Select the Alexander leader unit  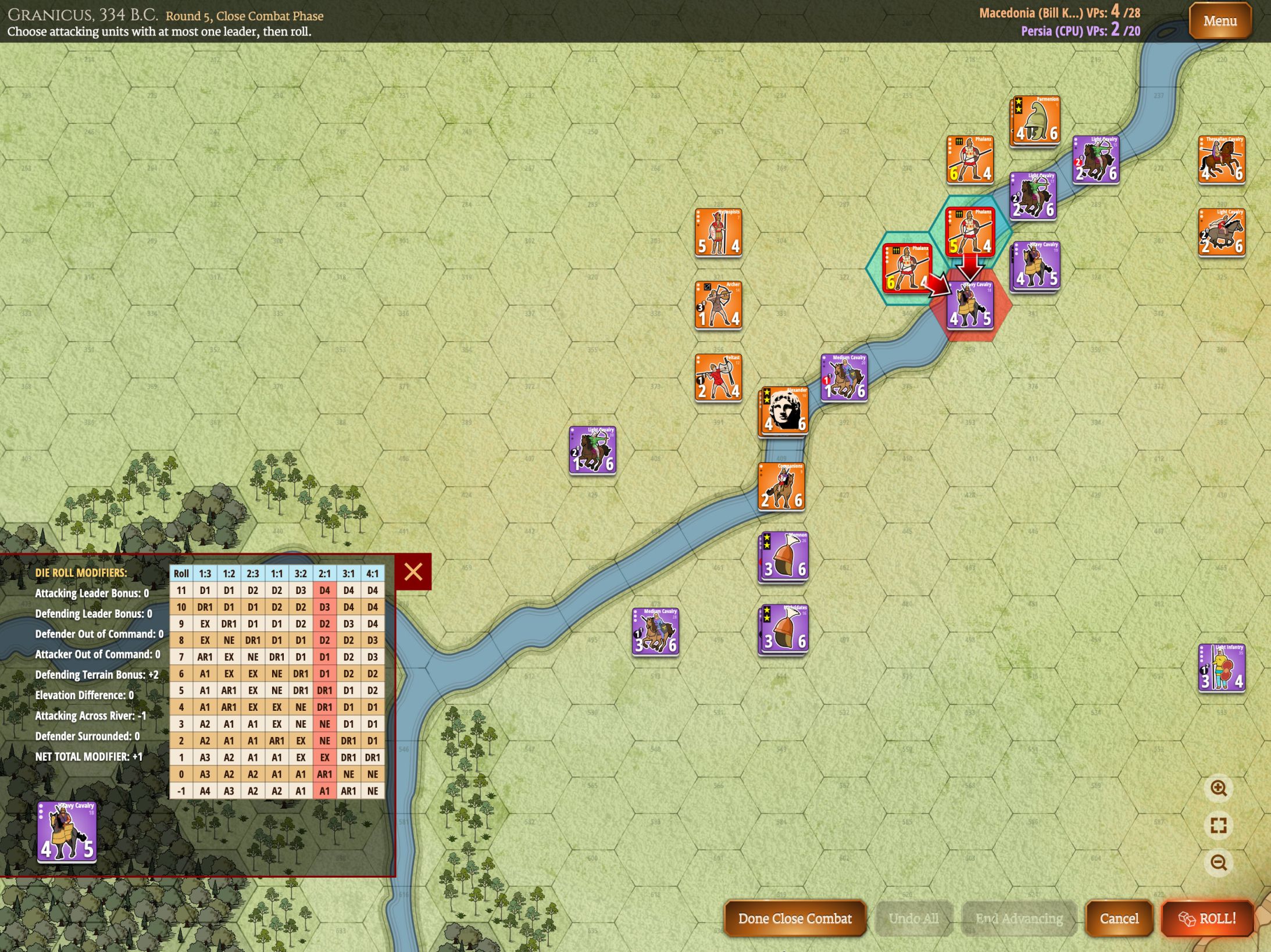pyautogui.click(x=783, y=411)
